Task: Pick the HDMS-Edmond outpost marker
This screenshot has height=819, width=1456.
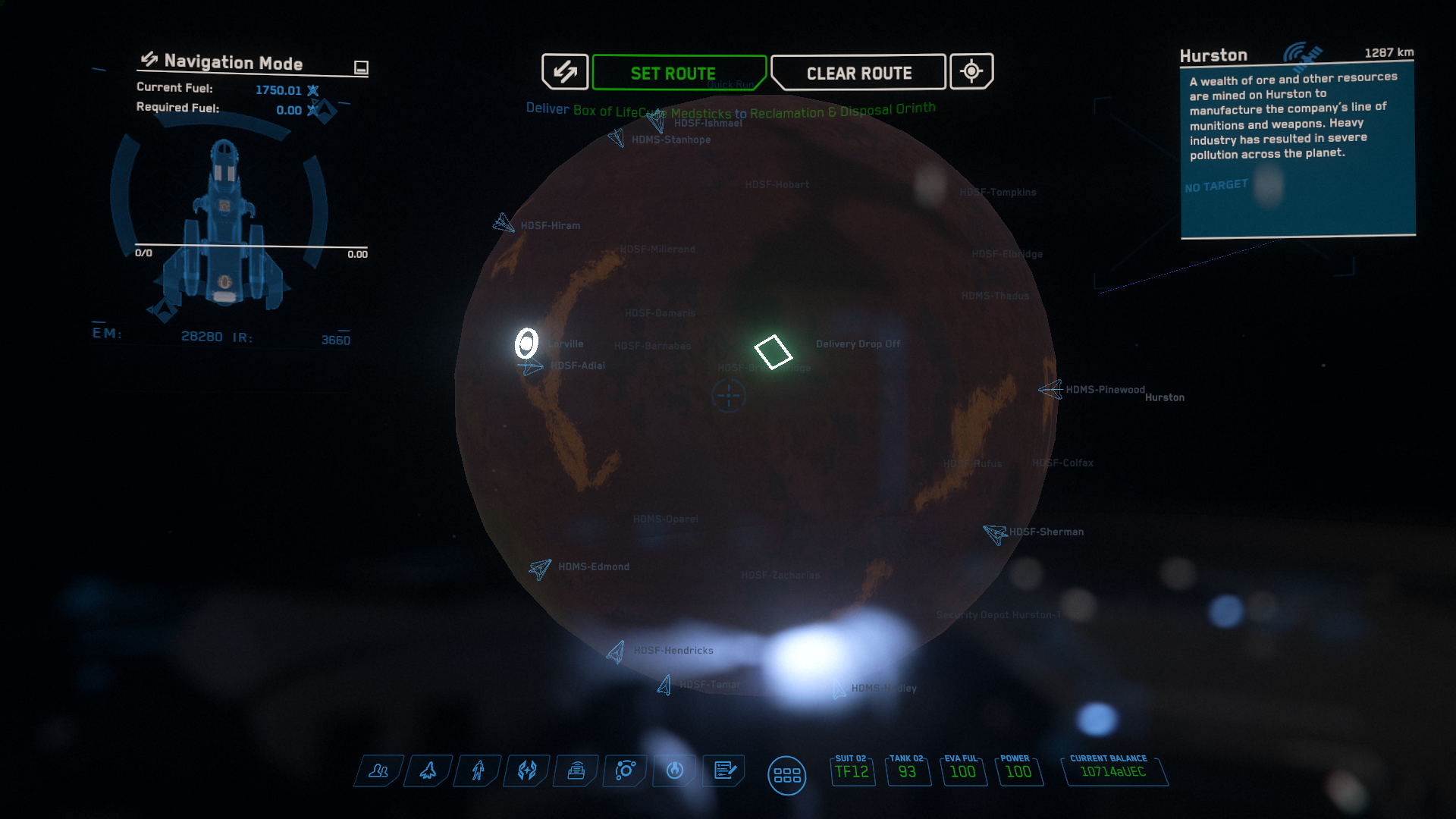Action: pos(540,568)
